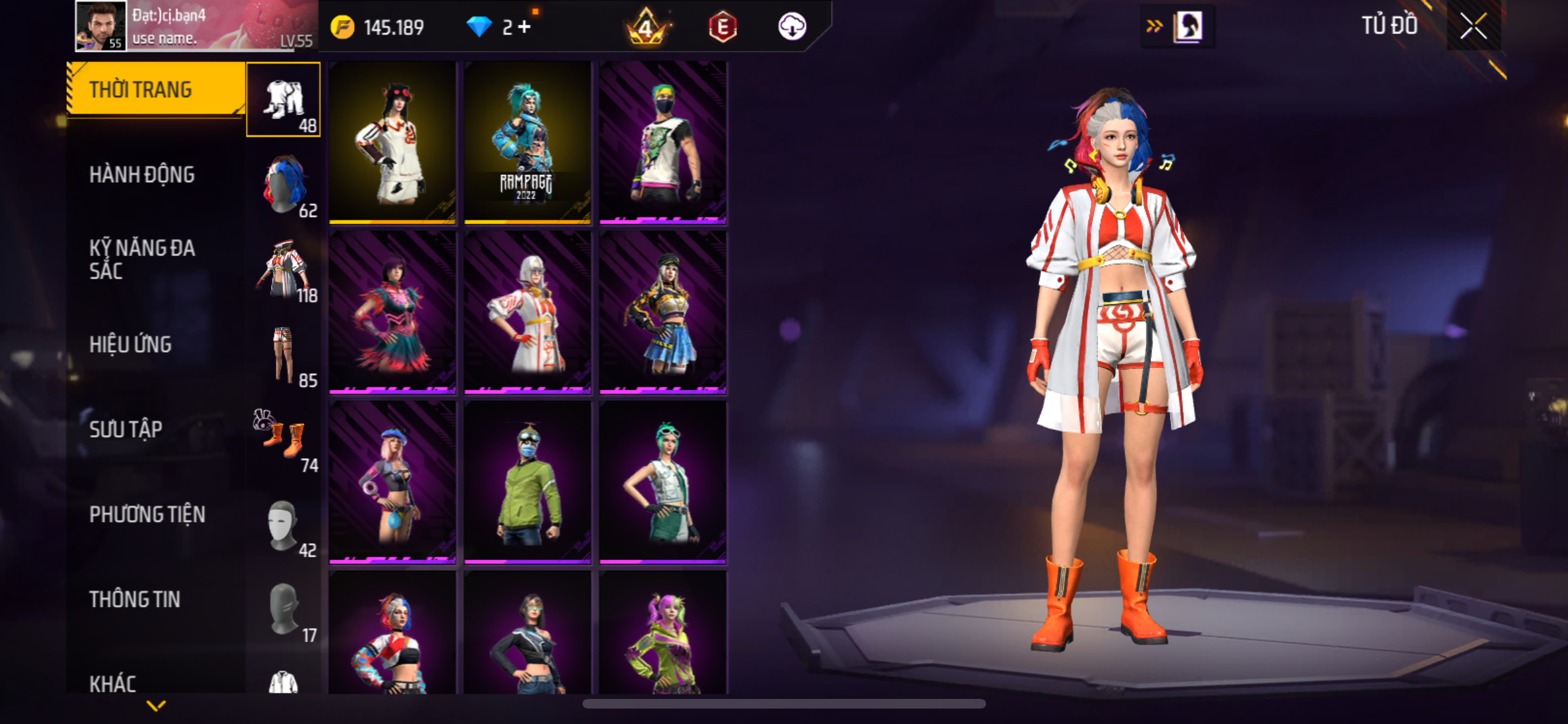Select the Phương Tiện vehicles tab
This screenshot has width=1568, height=724.
(x=147, y=514)
